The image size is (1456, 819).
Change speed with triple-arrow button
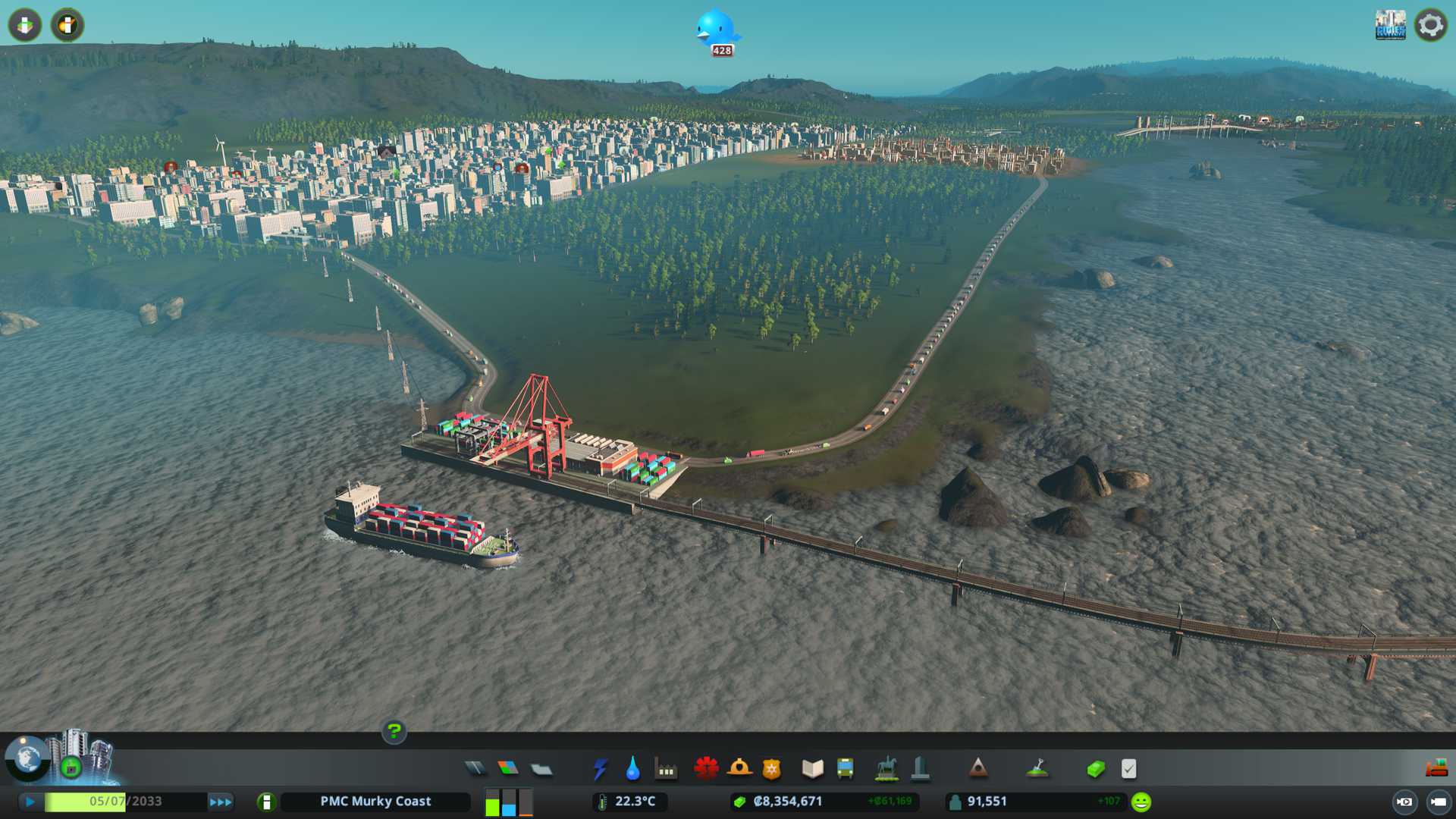[x=221, y=802]
